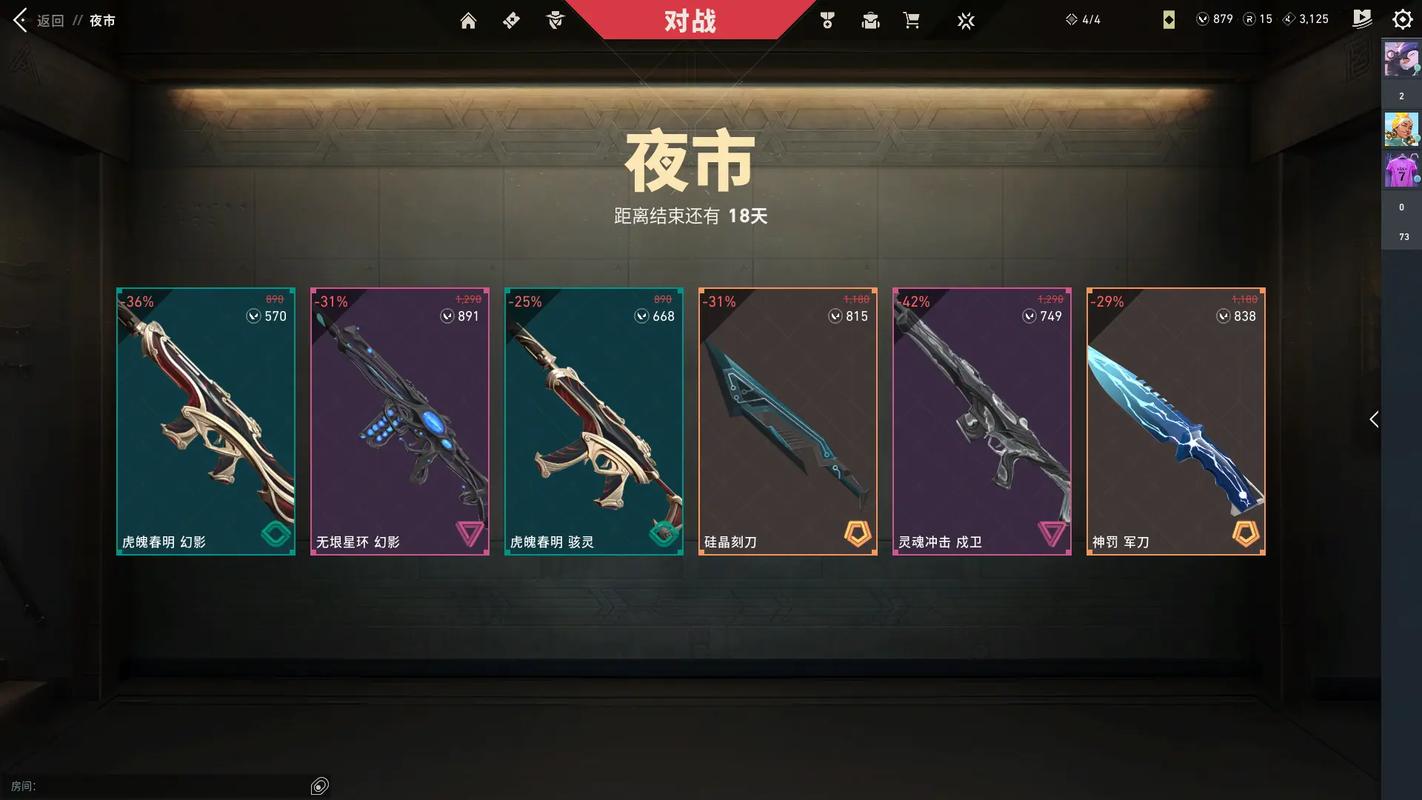Collapse the friends sidebar with the arrow
The height and width of the screenshot is (800, 1422).
point(1374,420)
